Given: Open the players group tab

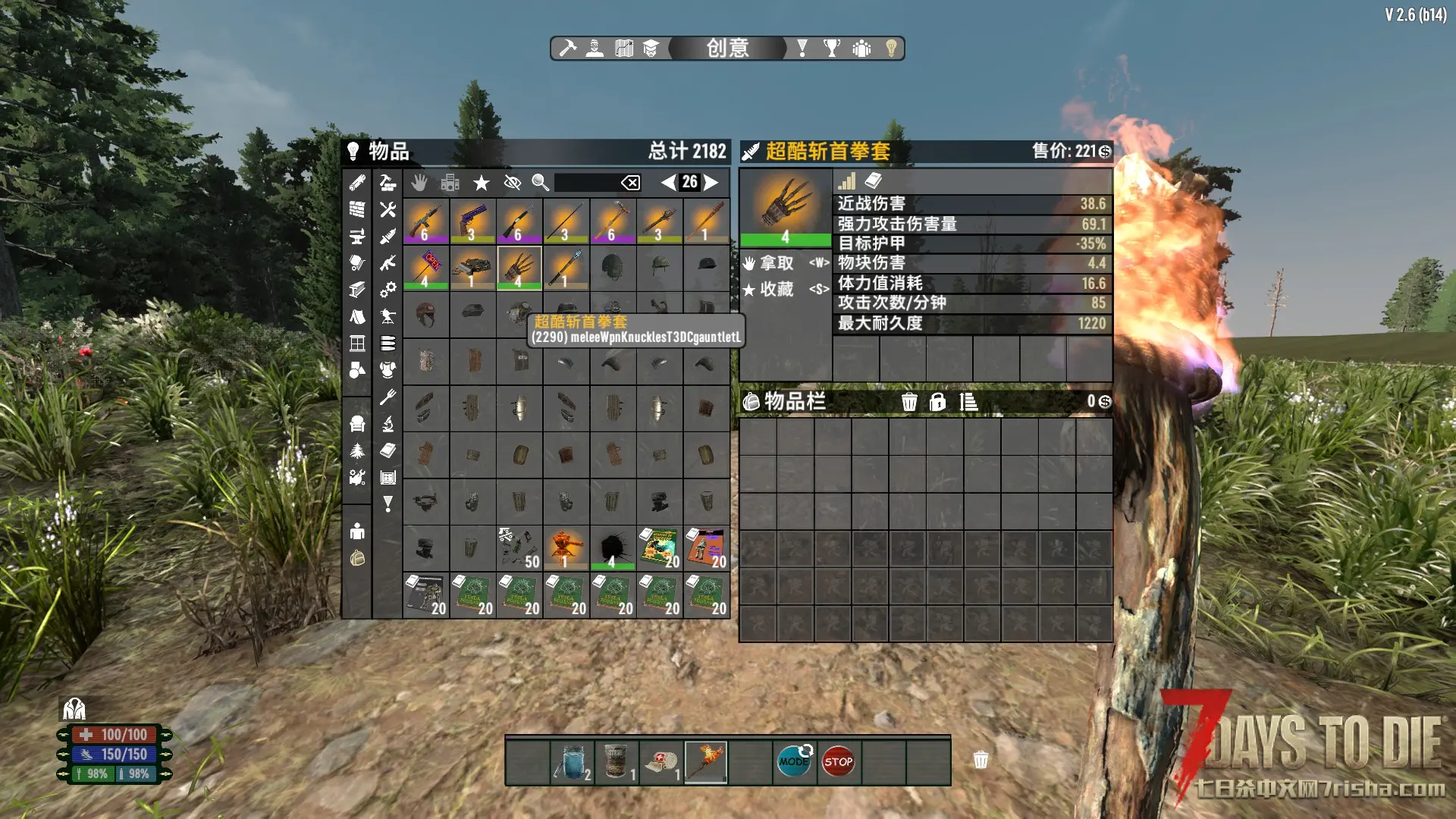Looking at the screenshot, I should point(861,49).
